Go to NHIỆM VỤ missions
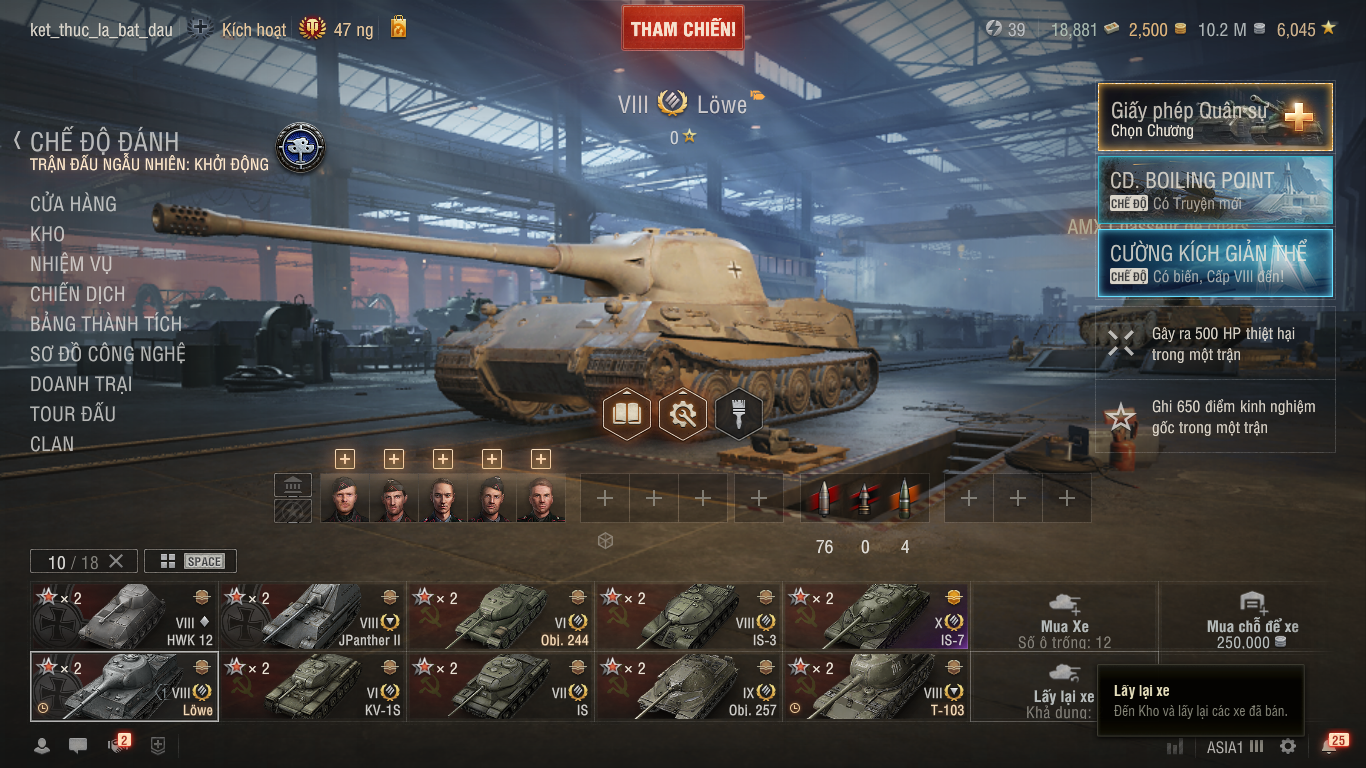 coord(71,264)
